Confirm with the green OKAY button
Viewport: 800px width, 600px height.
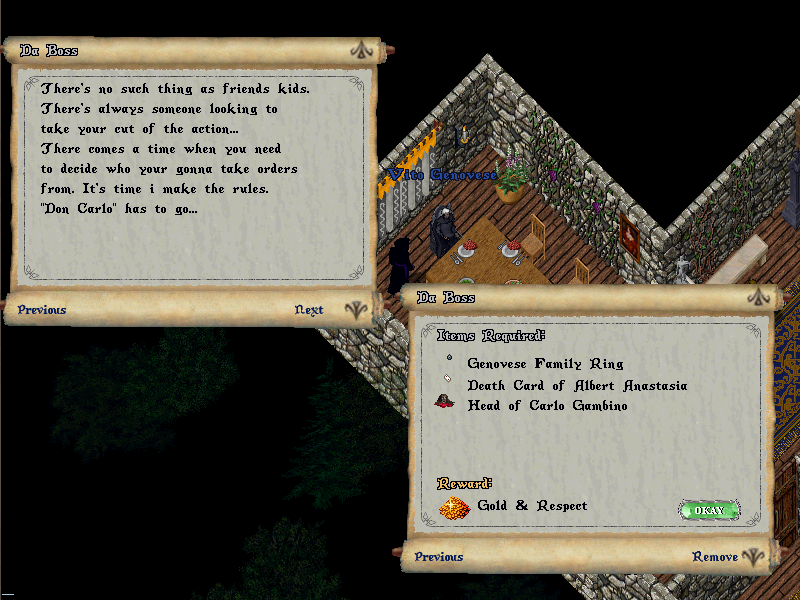tap(708, 510)
